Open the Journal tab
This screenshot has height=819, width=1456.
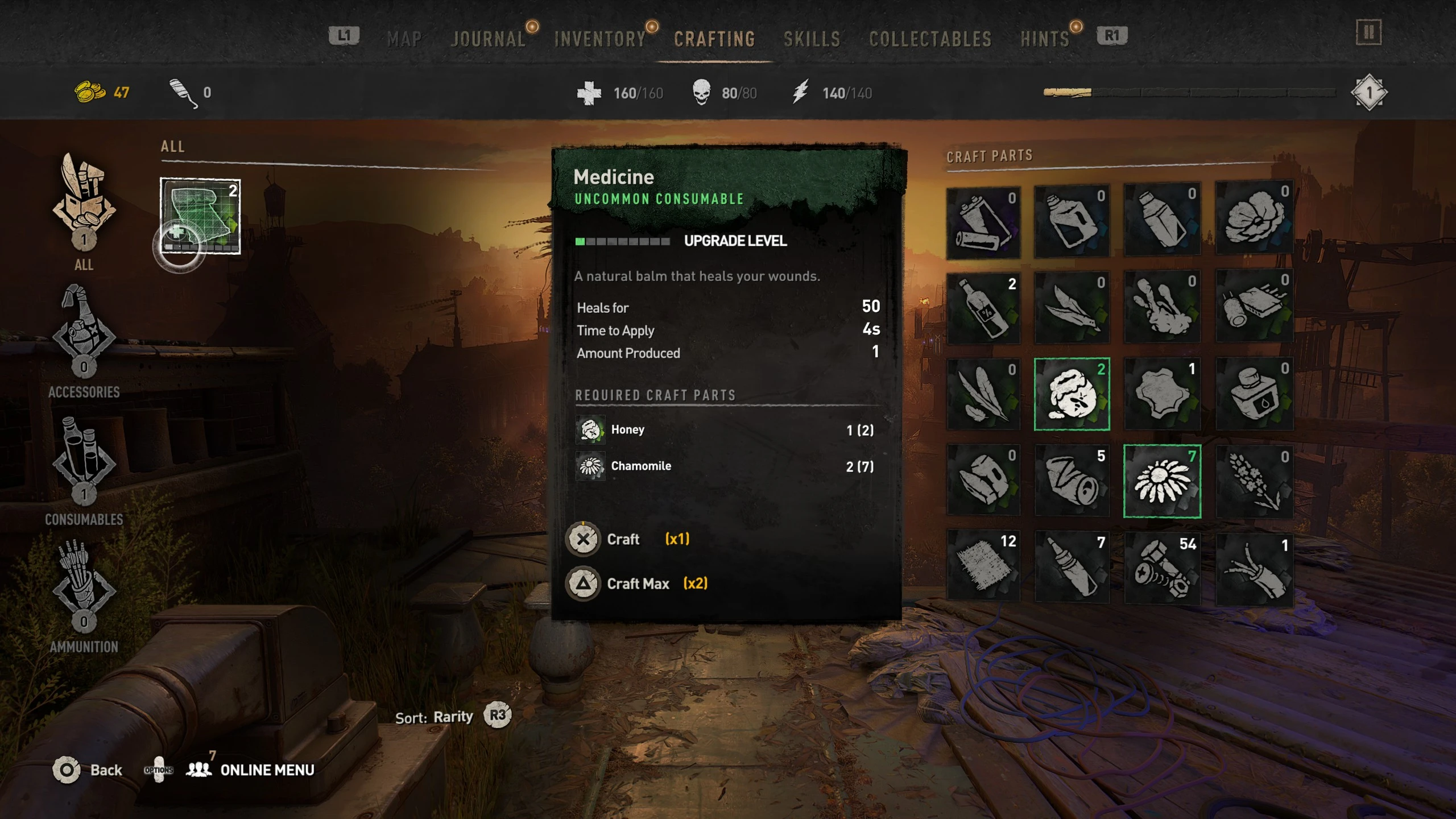[x=488, y=39]
